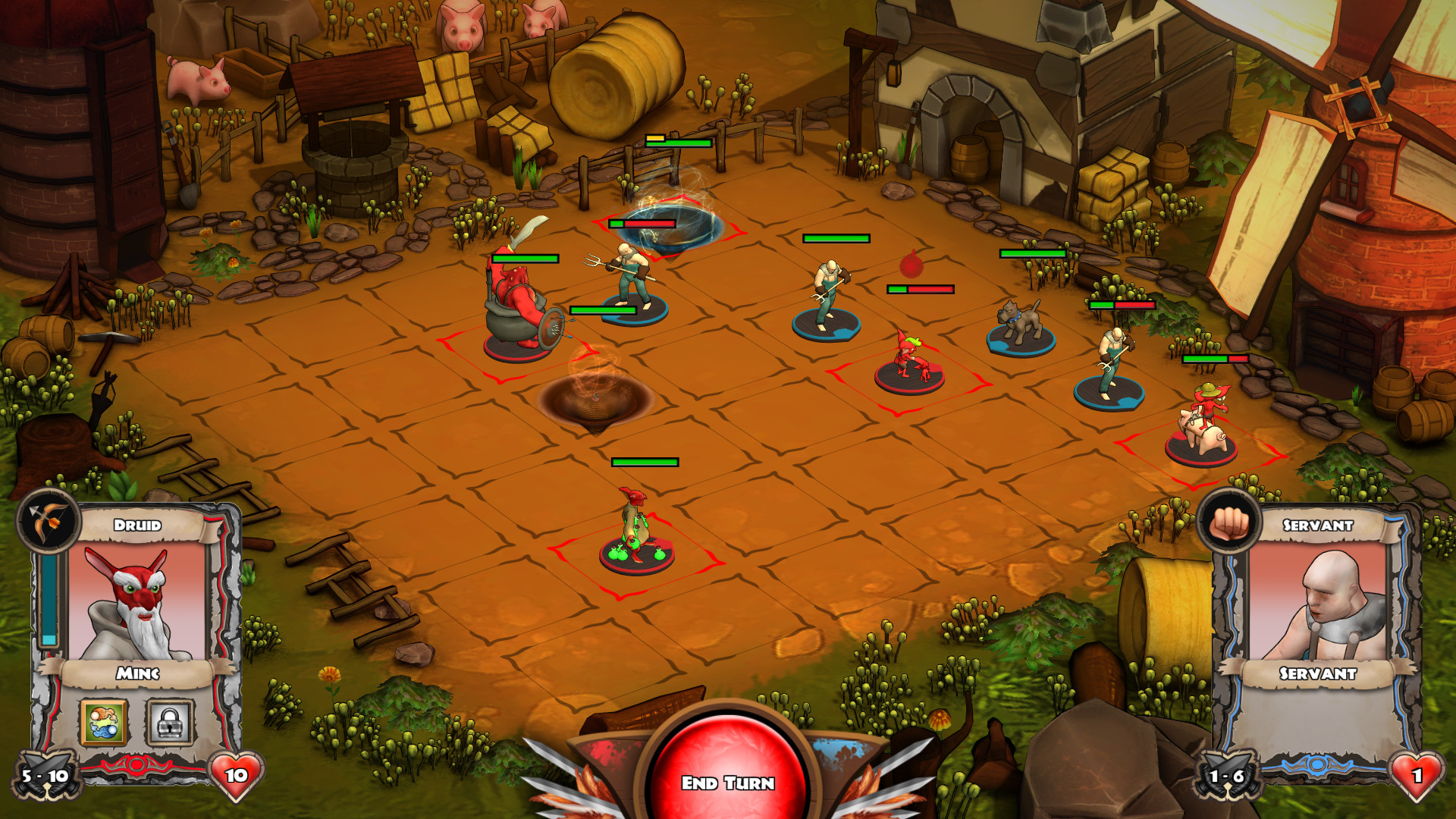Click the Minc name scroll on the card
Image resolution: width=1456 pixels, height=819 pixels.
click(136, 673)
